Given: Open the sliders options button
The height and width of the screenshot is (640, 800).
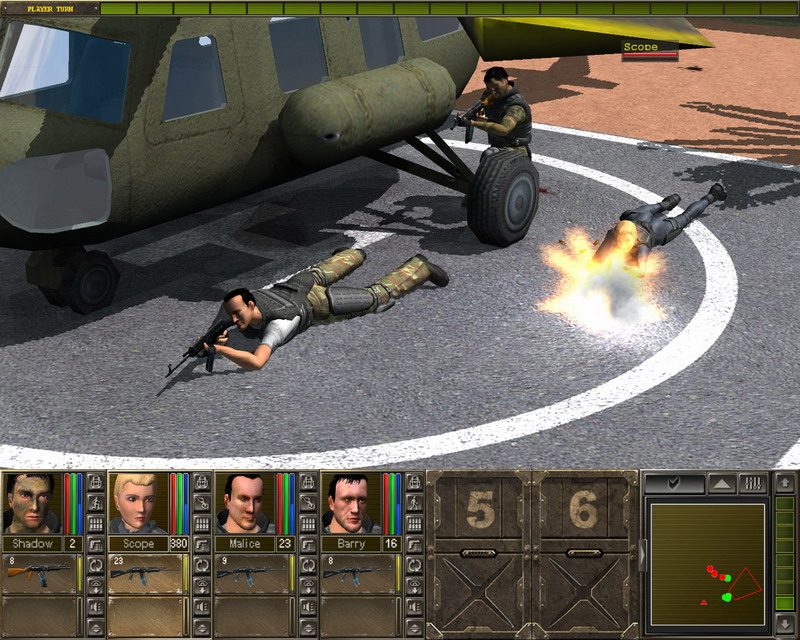Looking at the screenshot, I should (x=752, y=484).
